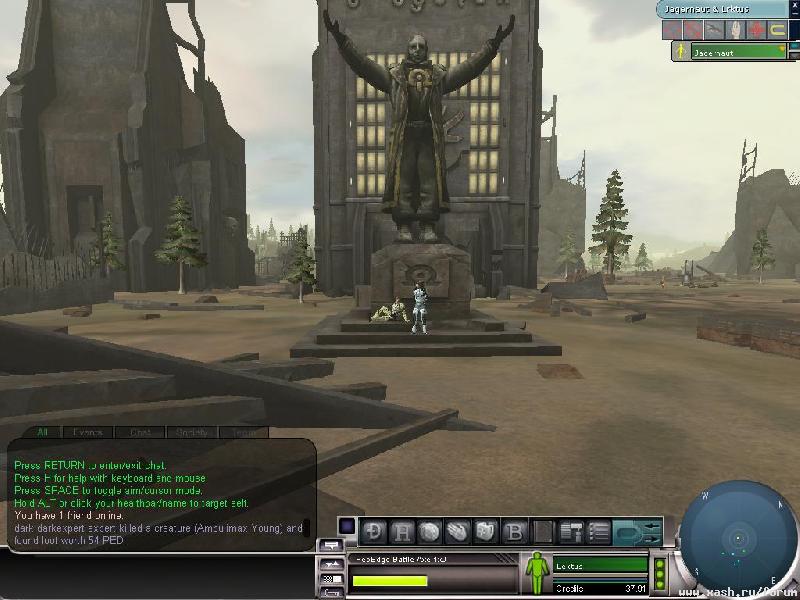Screen dimensions: 800x600
Task: Switch to the All chat tab
Action: [43, 433]
